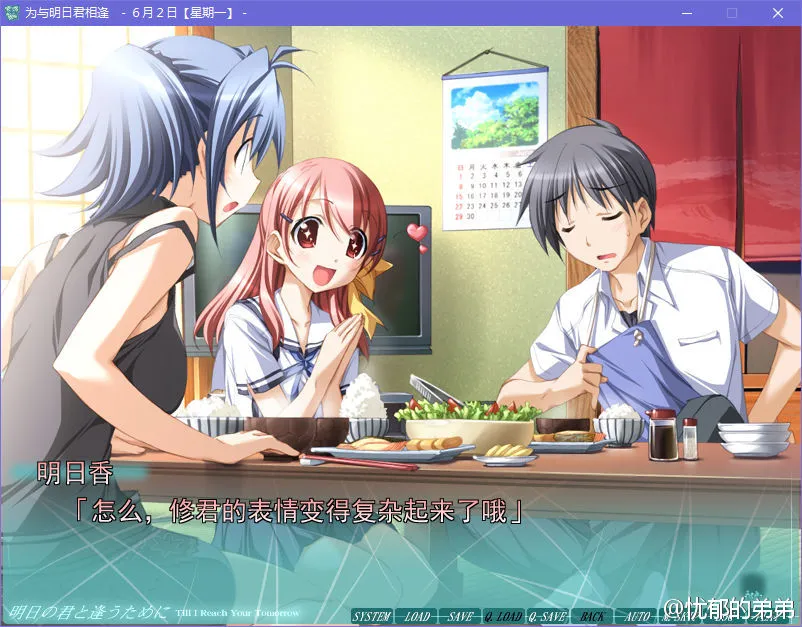Click the LOAD button

416,616
